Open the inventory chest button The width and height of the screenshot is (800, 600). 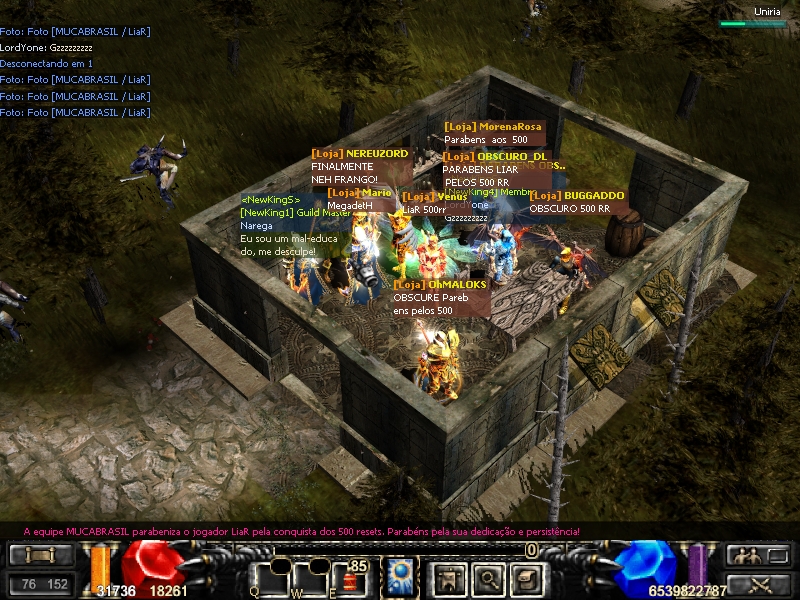pyautogui.click(x=527, y=579)
